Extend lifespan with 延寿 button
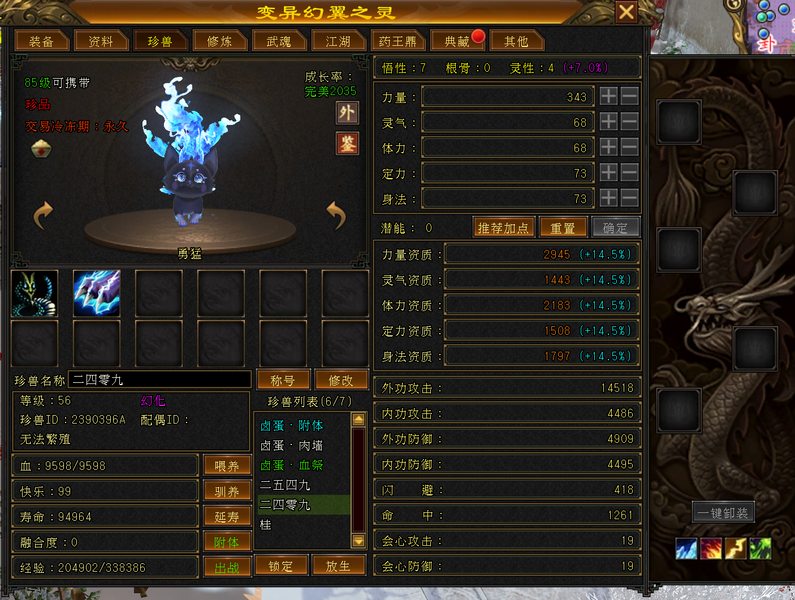This screenshot has height=600, width=795. tap(227, 516)
